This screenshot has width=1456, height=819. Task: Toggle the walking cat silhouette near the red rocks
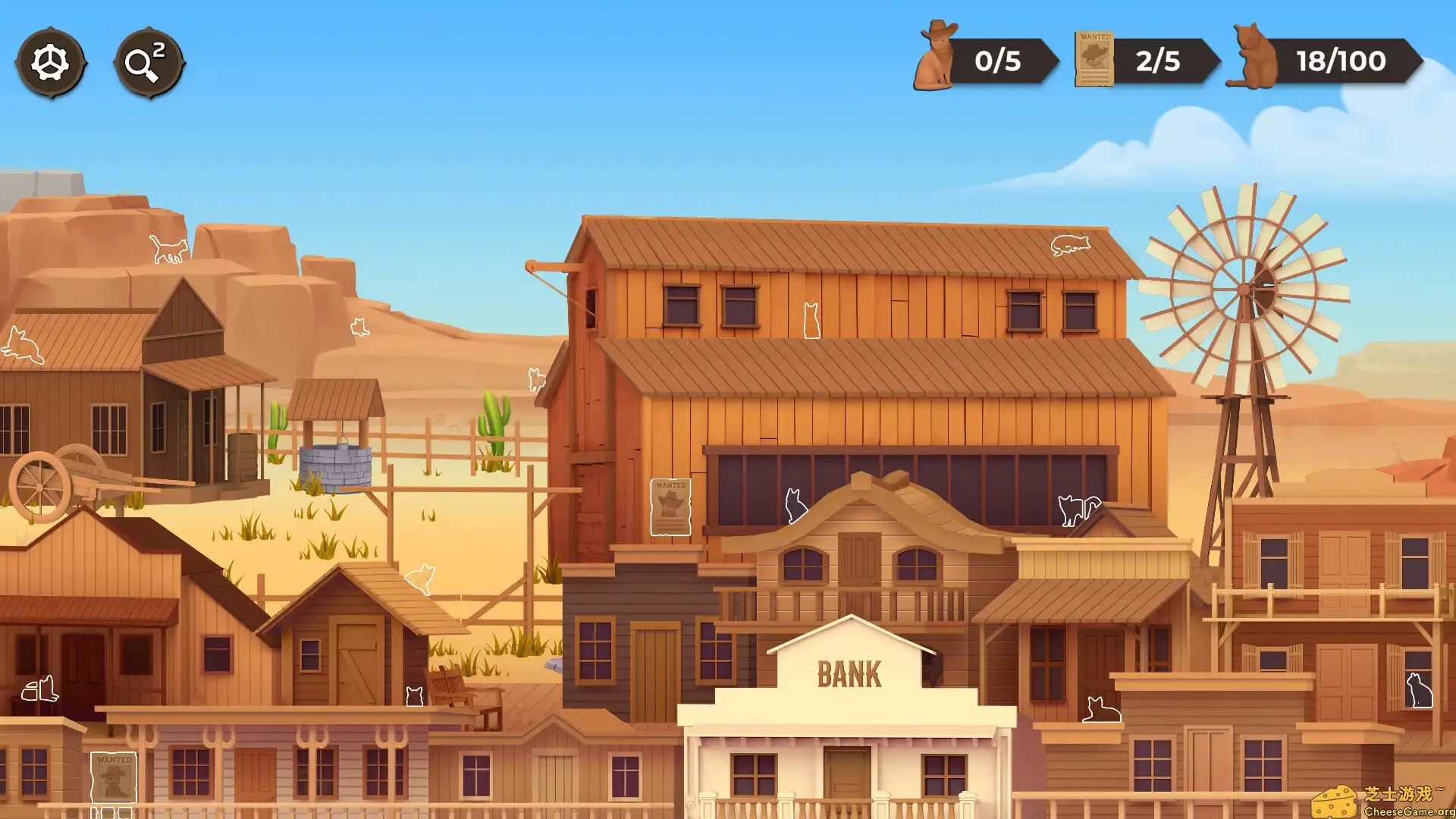pos(167,250)
